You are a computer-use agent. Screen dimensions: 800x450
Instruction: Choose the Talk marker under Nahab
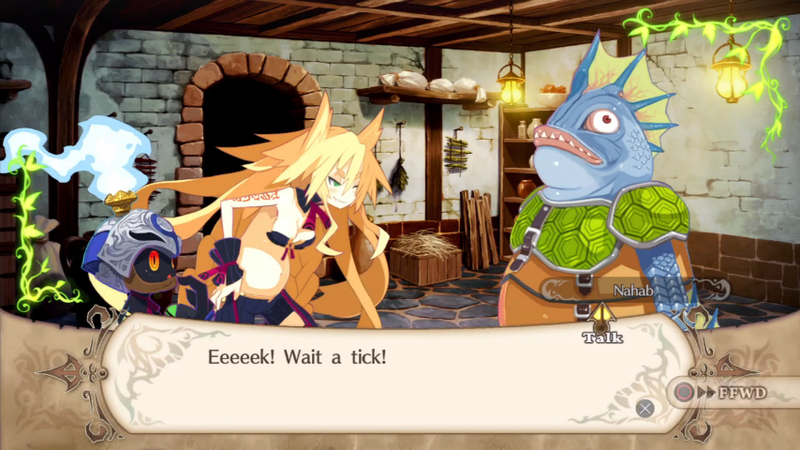pos(603,326)
